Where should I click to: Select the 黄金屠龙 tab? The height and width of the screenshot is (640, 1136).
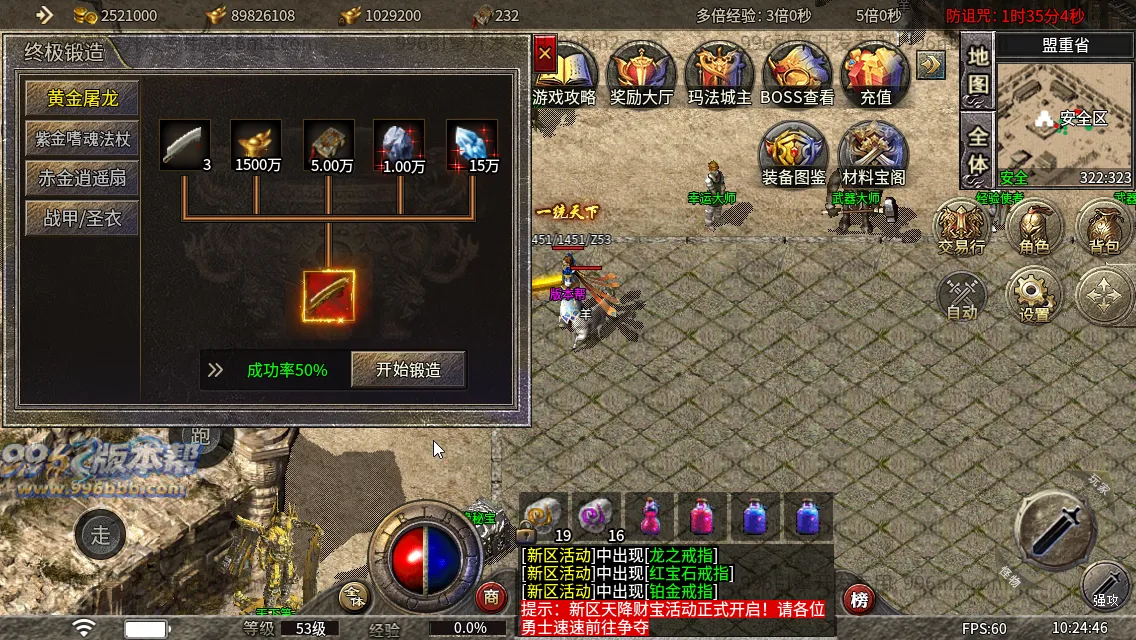[82, 98]
